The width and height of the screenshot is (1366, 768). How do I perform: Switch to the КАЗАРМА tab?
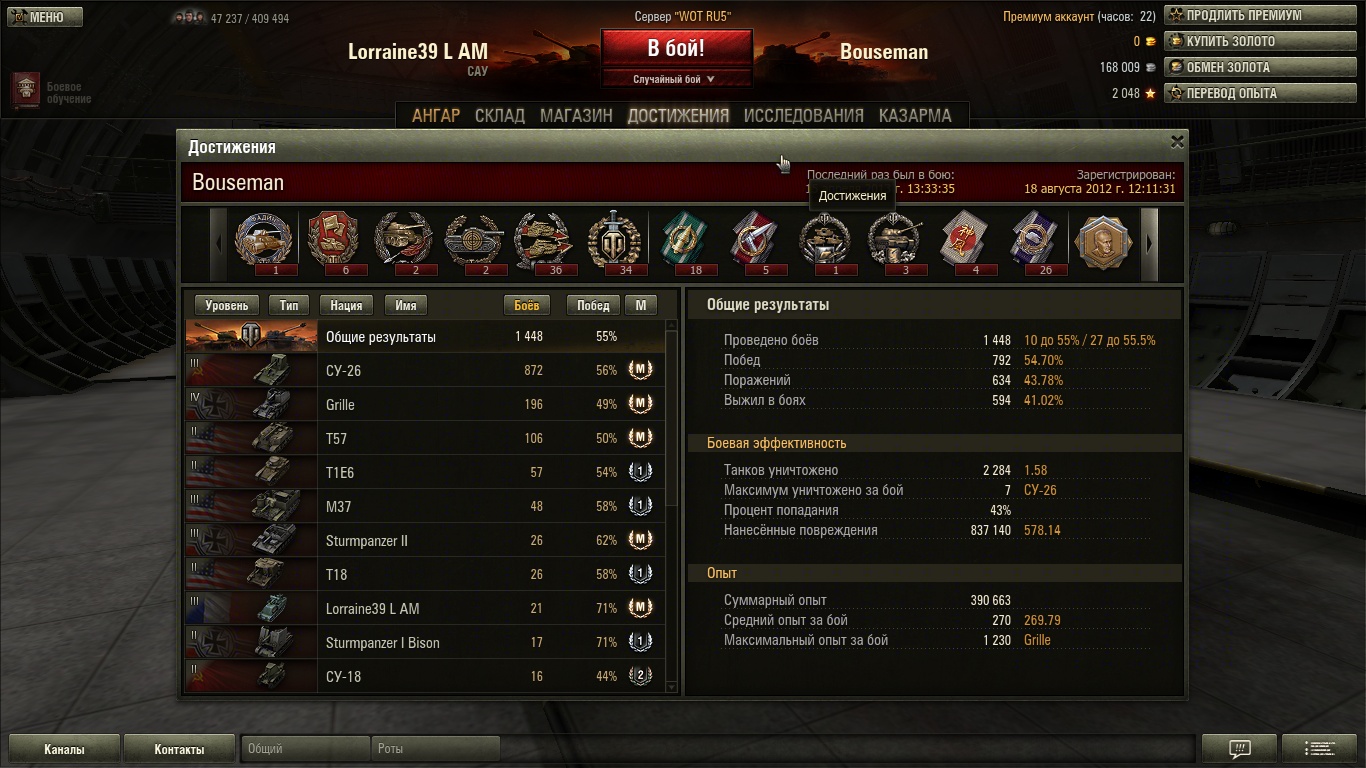[915, 116]
